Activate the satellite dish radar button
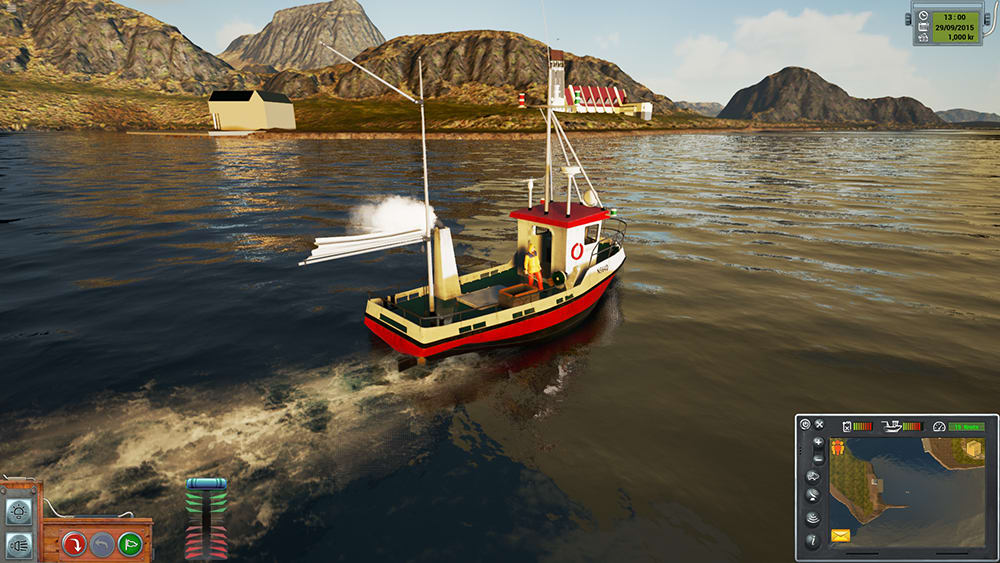 pyautogui.click(x=813, y=496)
